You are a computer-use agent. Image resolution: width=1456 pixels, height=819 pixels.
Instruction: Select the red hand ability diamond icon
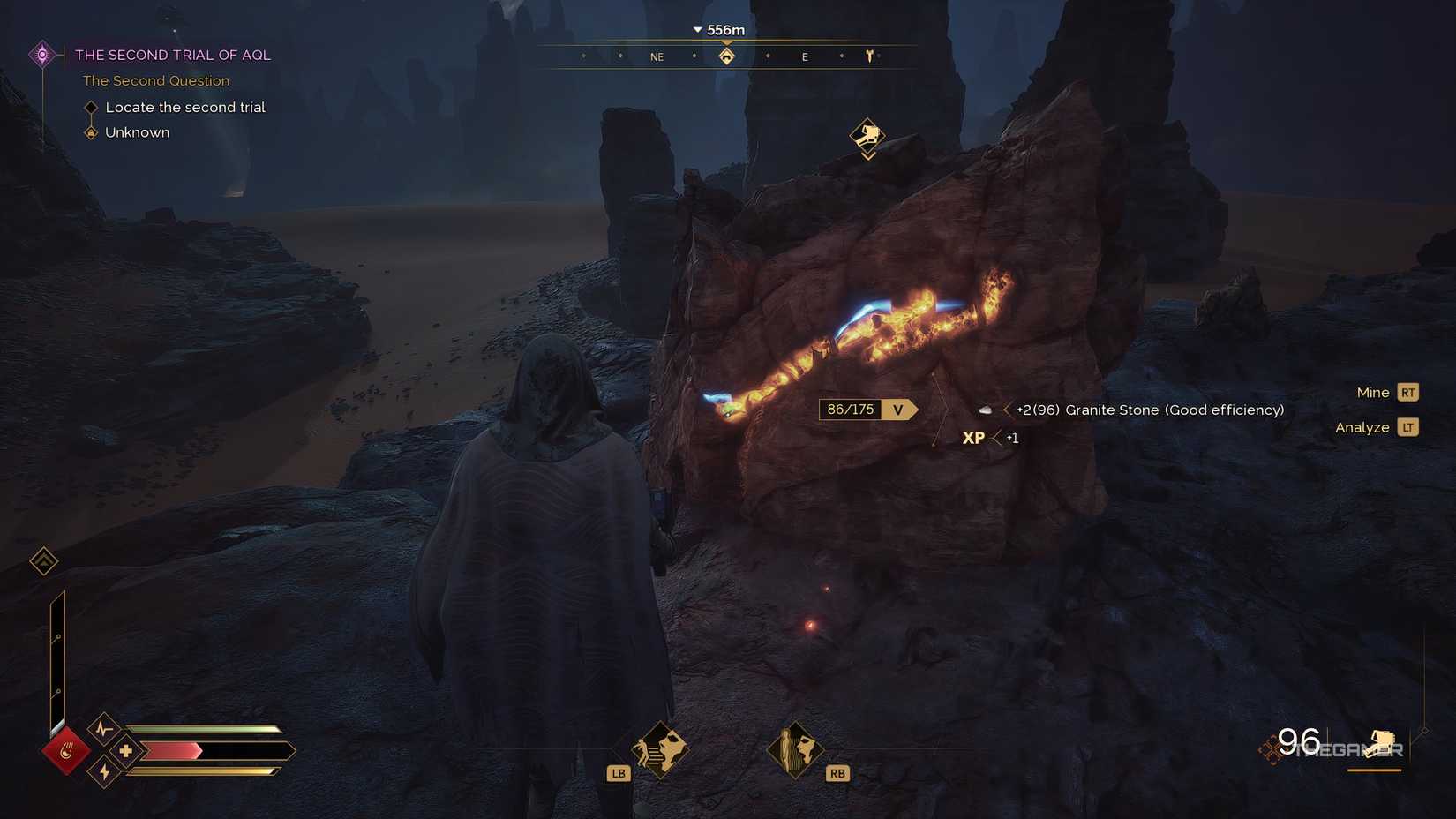(x=64, y=751)
